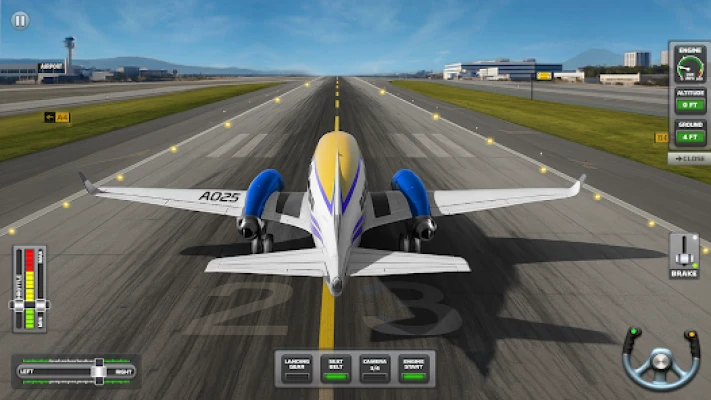Toggle the Seat Belt switch

coord(337,366)
